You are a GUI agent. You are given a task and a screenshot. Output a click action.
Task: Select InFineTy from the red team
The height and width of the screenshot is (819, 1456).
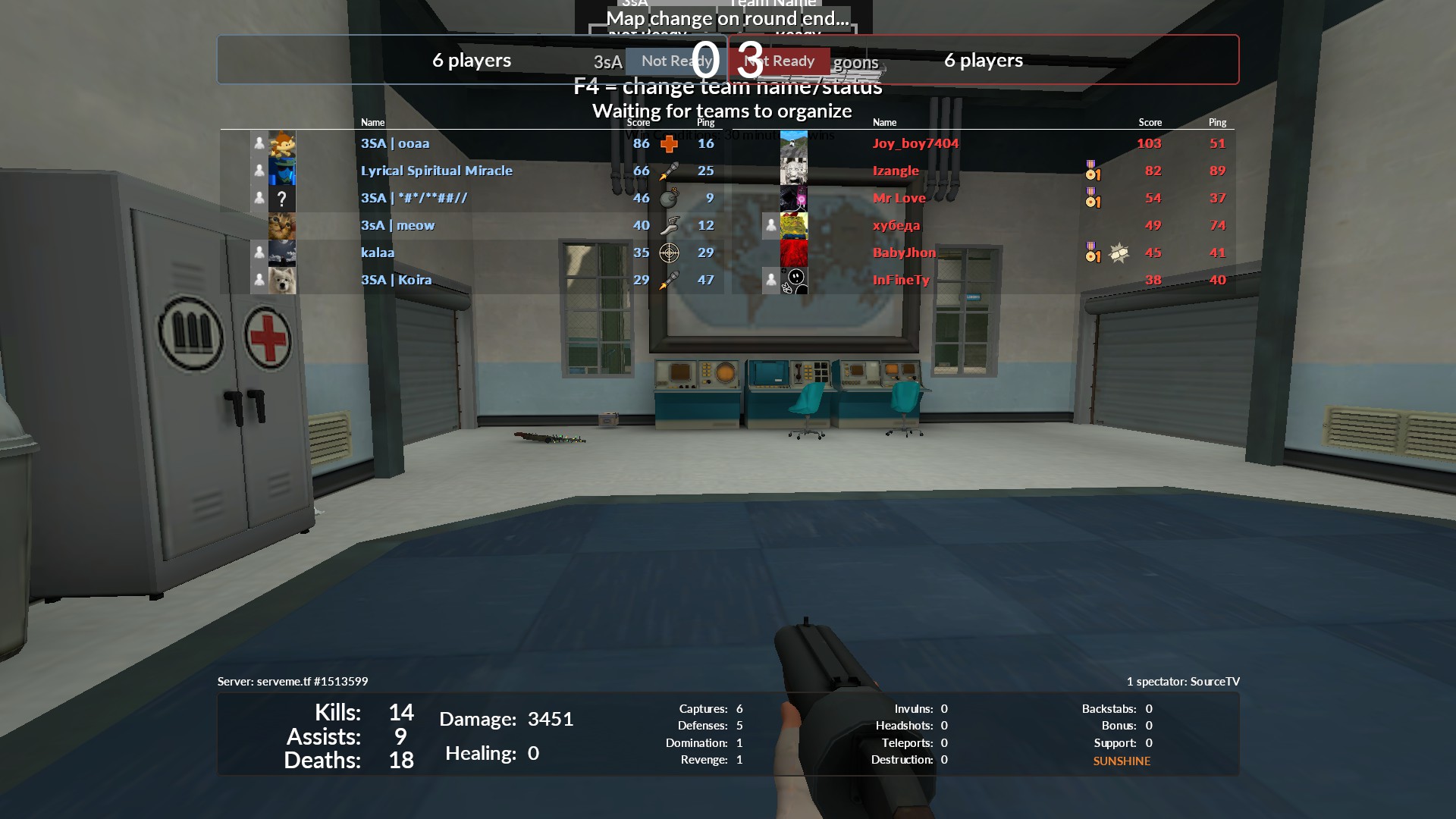[901, 280]
